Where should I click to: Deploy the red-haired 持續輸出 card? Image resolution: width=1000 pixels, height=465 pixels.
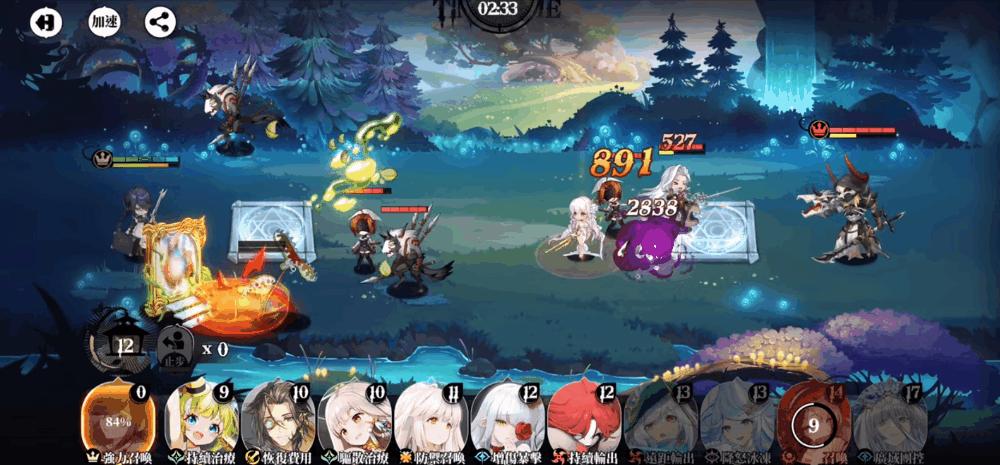tap(582, 417)
